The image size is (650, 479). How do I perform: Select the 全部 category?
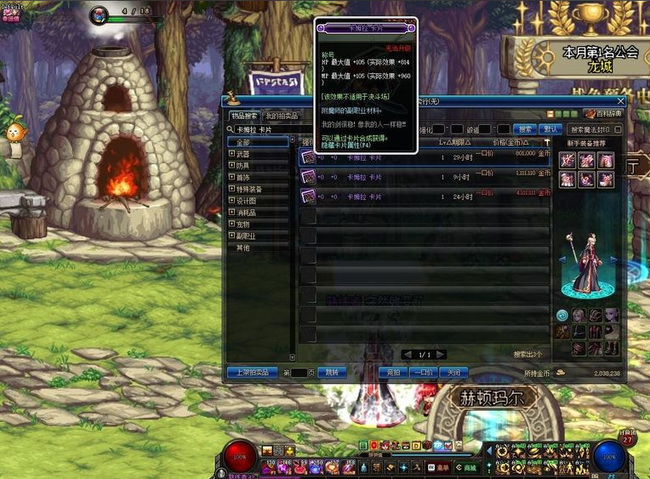point(243,142)
